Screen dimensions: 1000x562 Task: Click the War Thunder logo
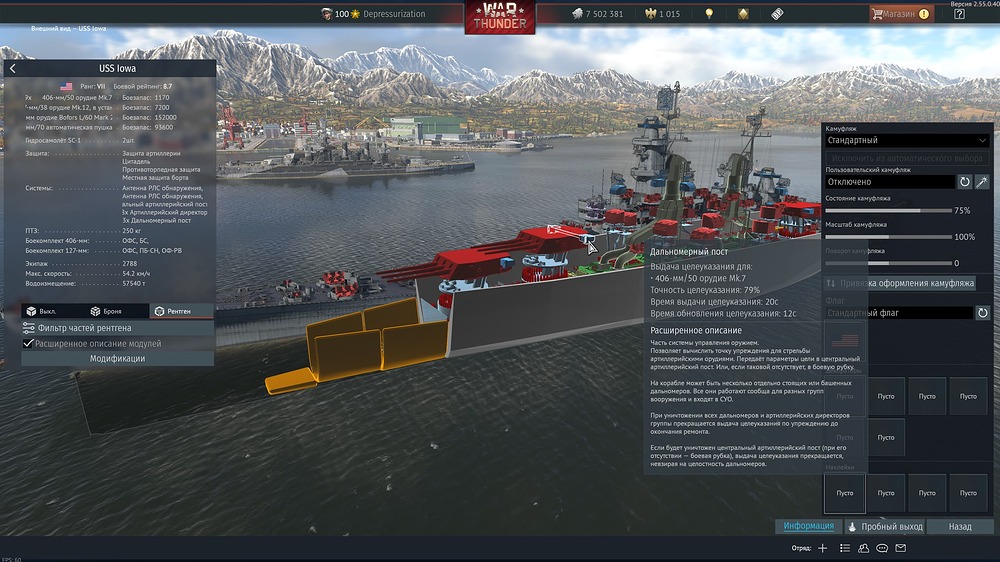[499, 17]
